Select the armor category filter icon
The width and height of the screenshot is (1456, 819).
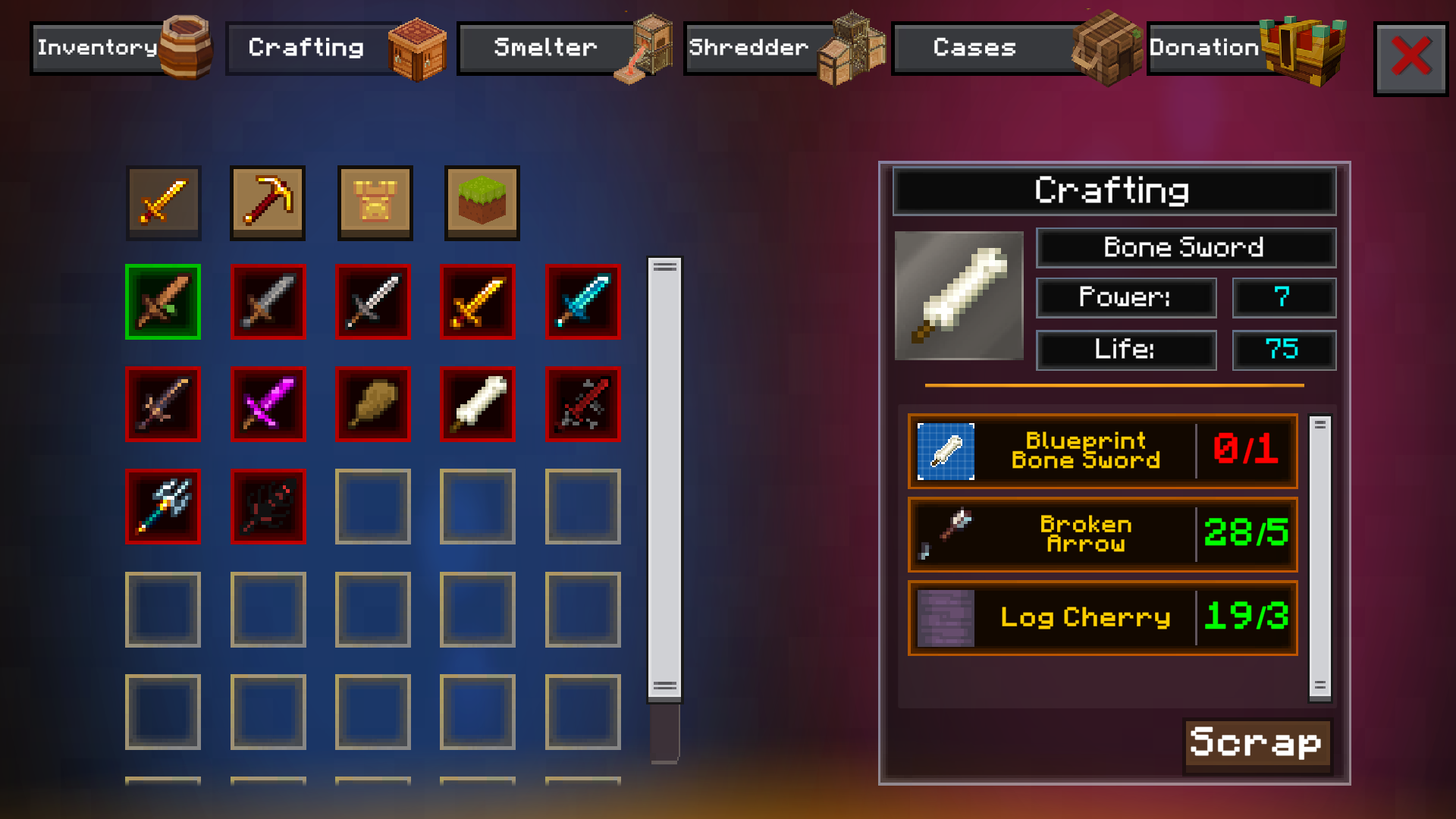375,203
